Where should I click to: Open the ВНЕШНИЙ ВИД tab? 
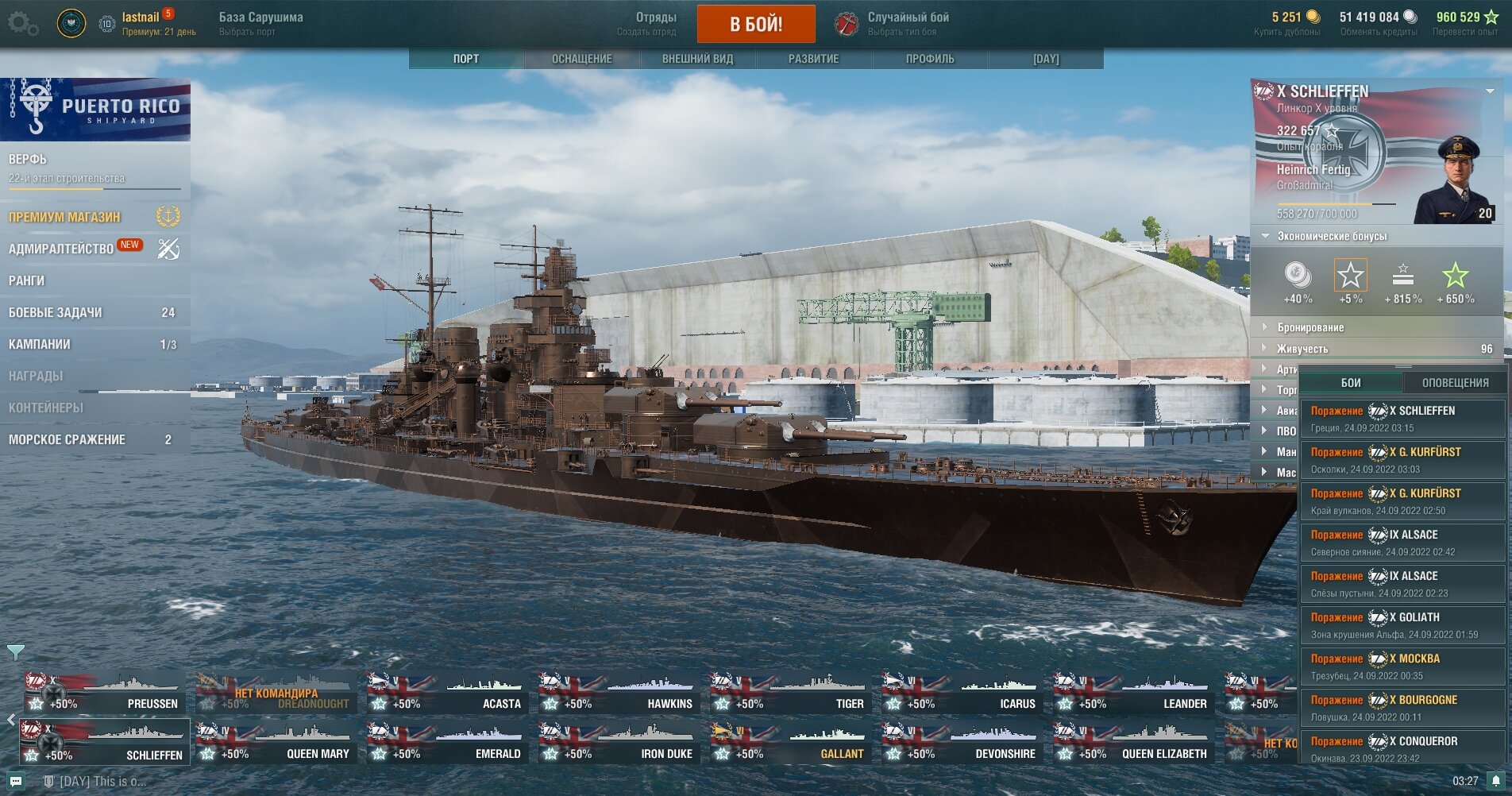[x=697, y=59]
